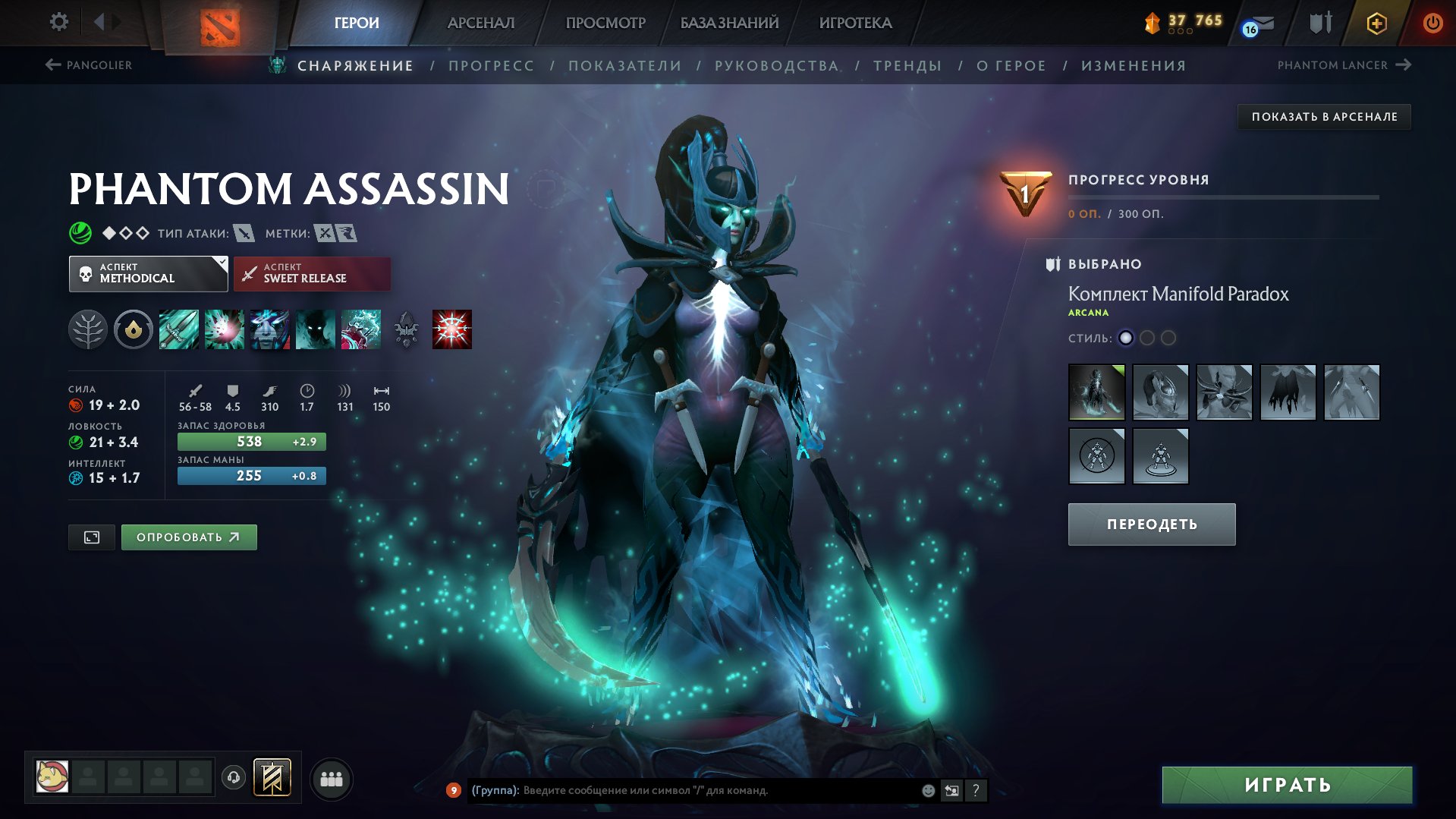
Task: Try the hero with Опробовать button
Action: tap(188, 537)
